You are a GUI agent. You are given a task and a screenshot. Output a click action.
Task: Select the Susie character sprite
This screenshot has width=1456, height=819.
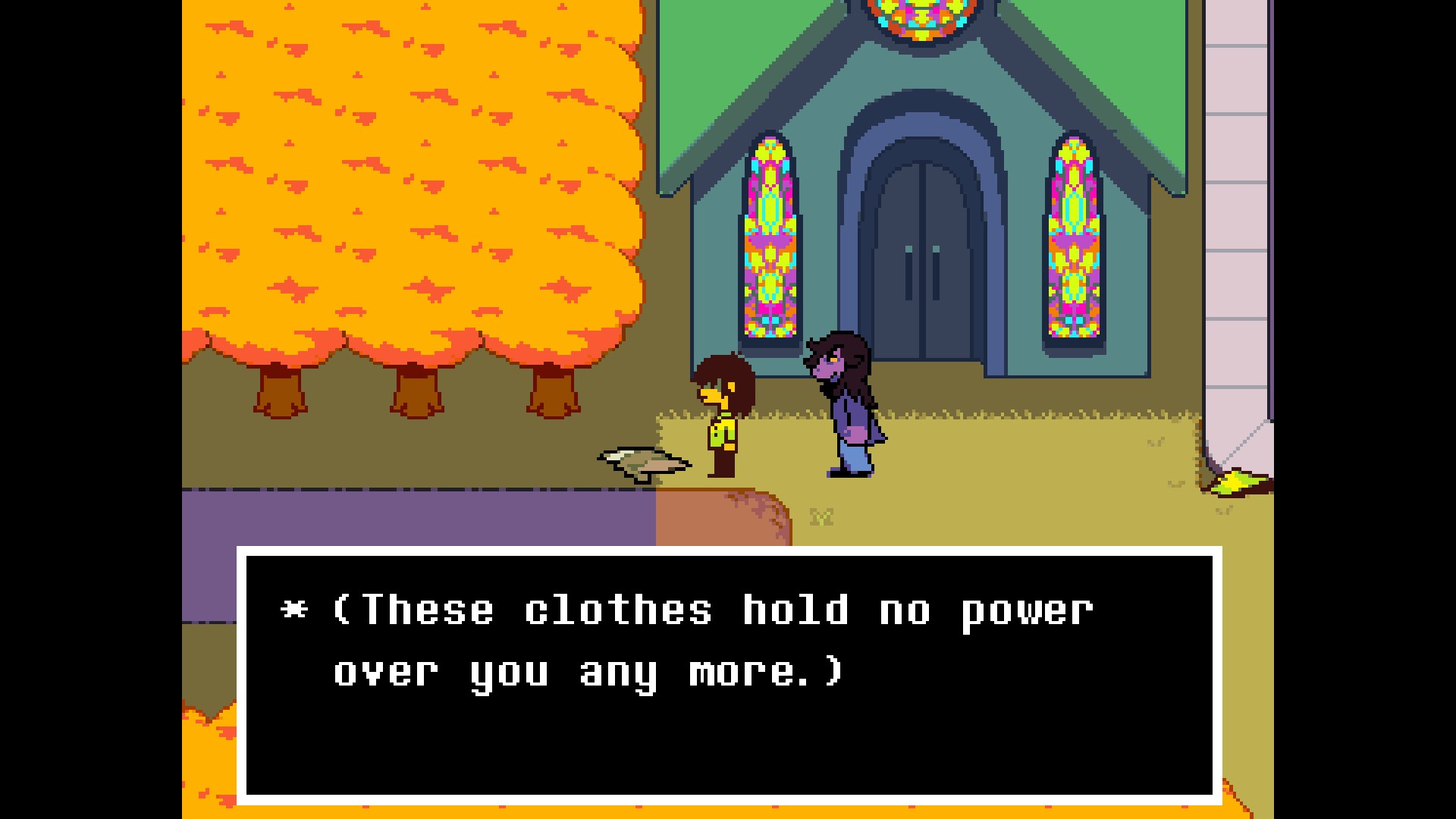pyautogui.click(x=846, y=402)
